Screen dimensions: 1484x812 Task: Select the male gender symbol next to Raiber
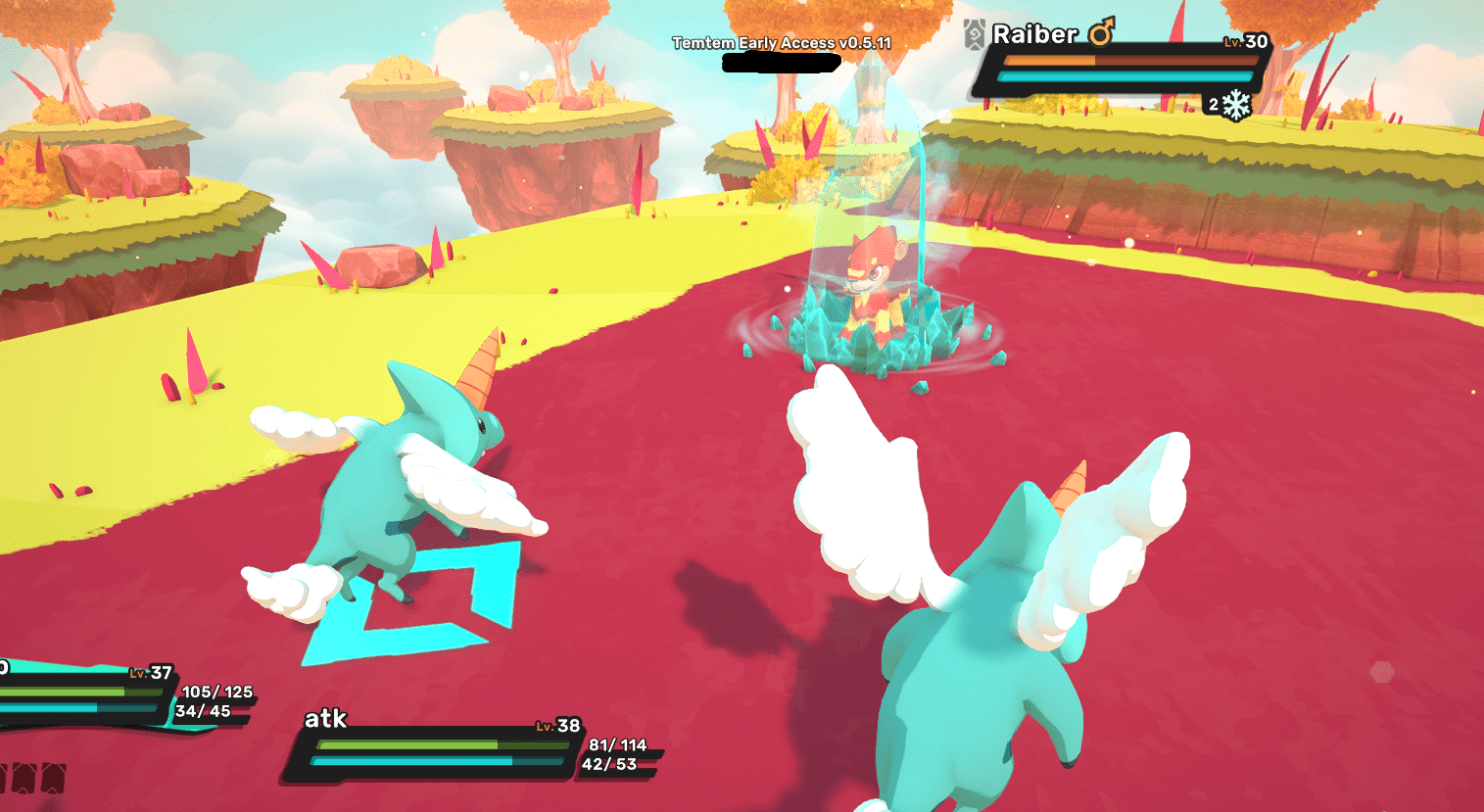1099,34
